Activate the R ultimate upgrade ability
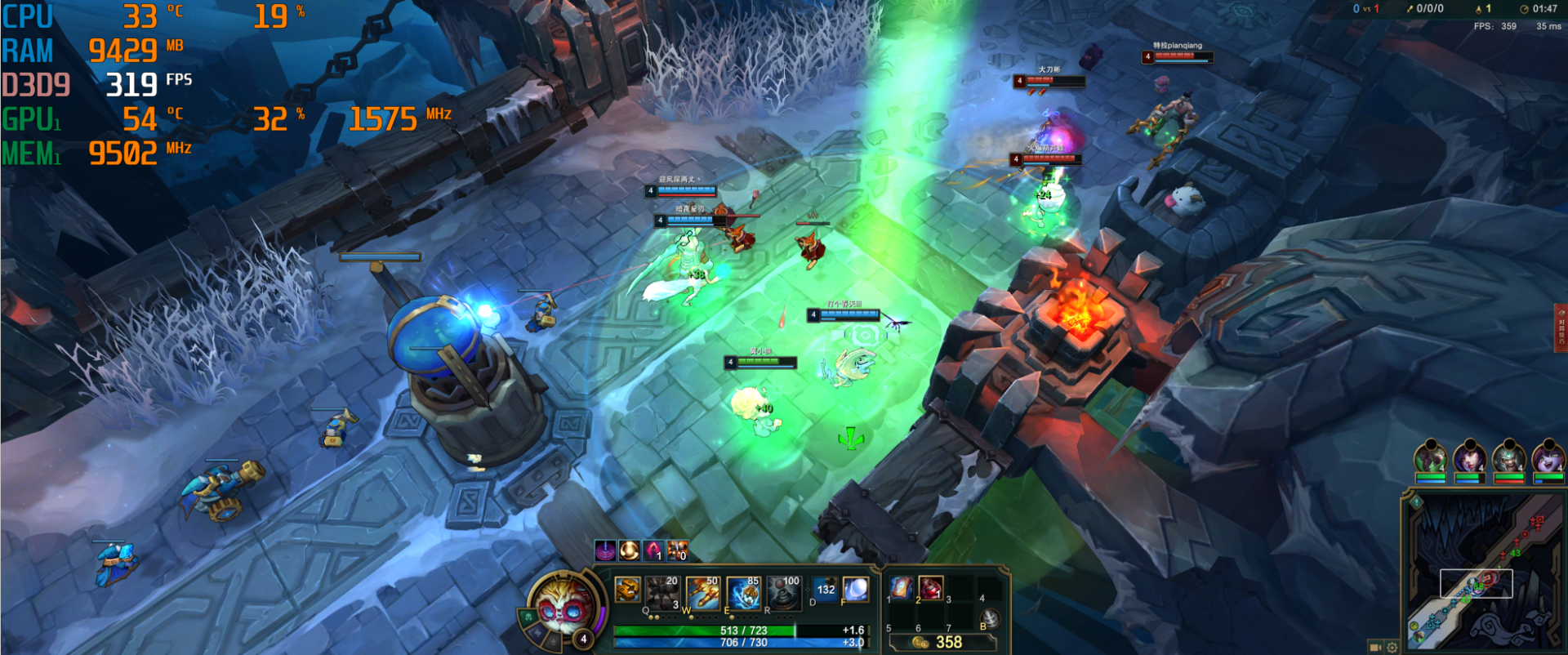The image size is (1568, 655). click(x=784, y=591)
